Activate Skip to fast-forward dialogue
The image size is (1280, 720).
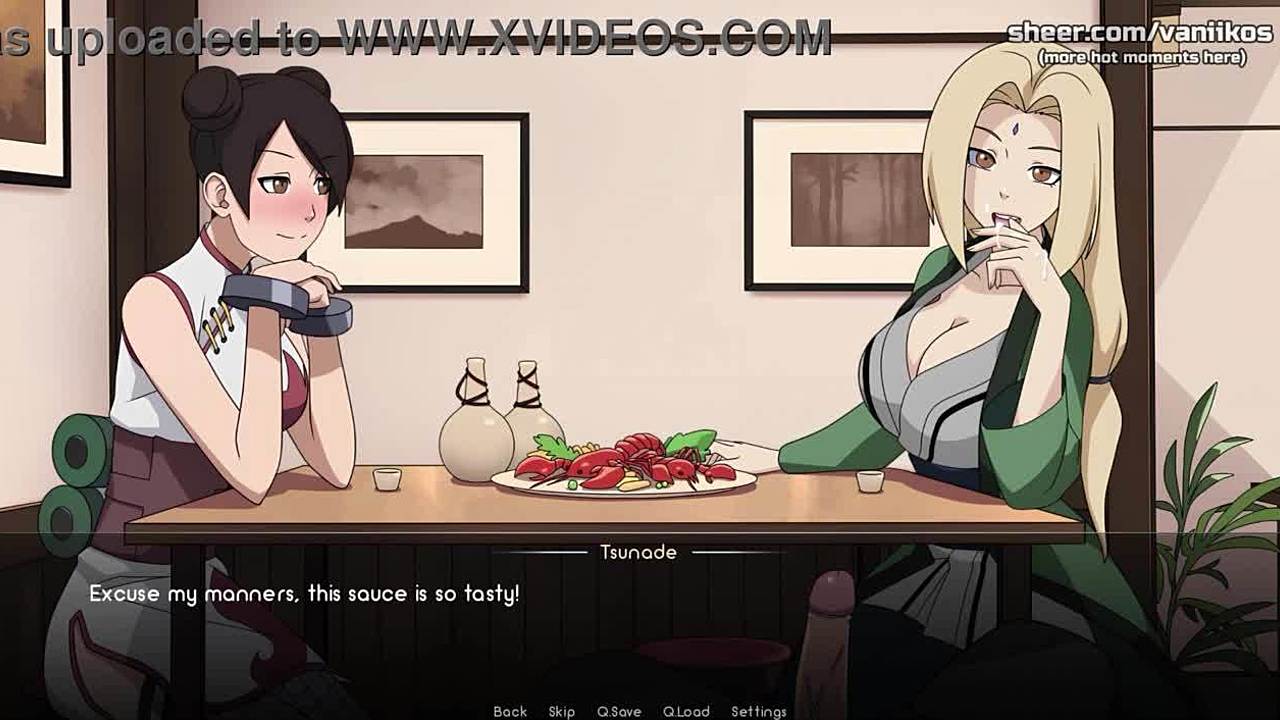tap(561, 711)
